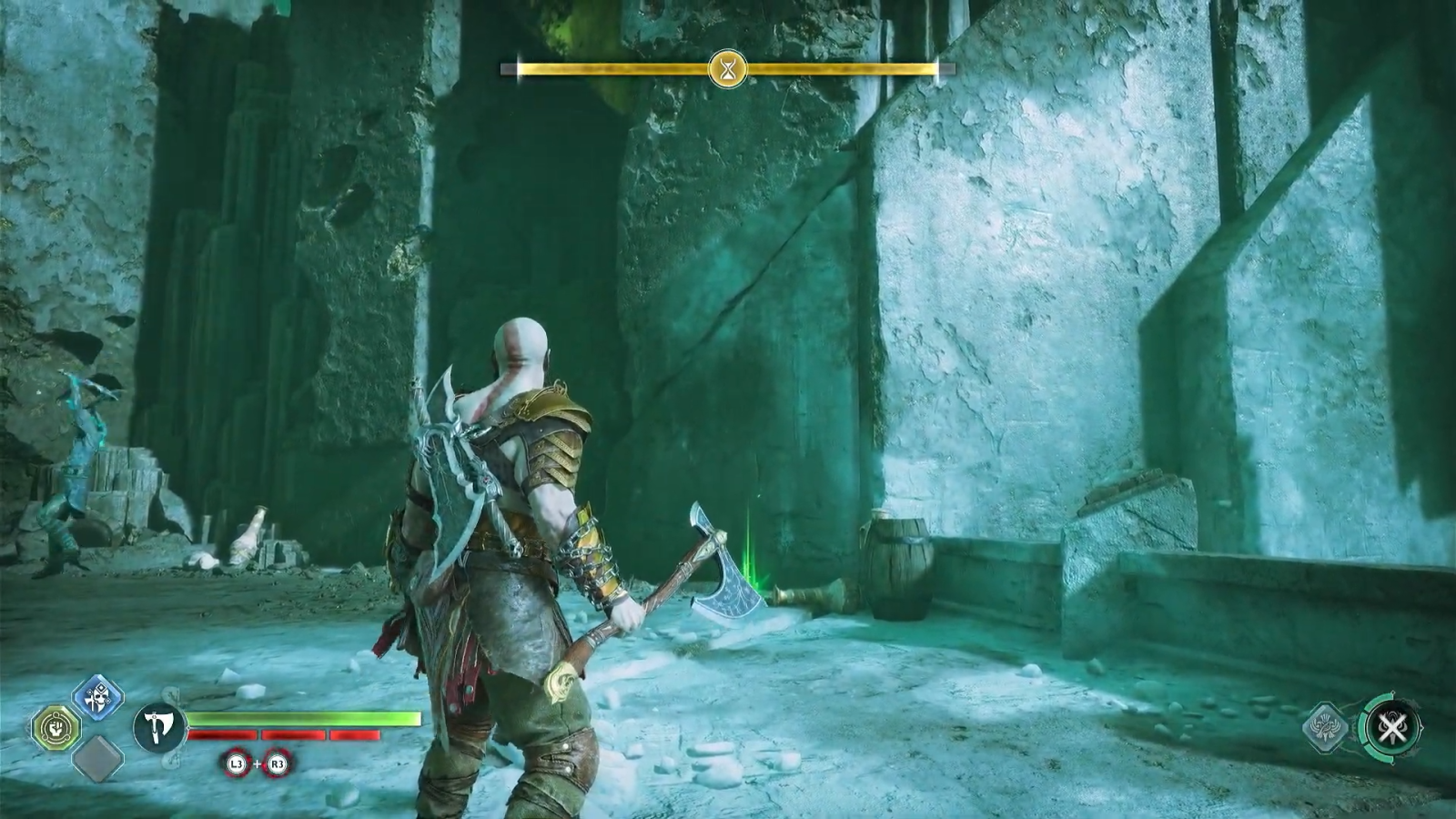The height and width of the screenshot is (819, 1456).
Task: Click the empty grey diamond ability slot
Action: coord(97,757)
